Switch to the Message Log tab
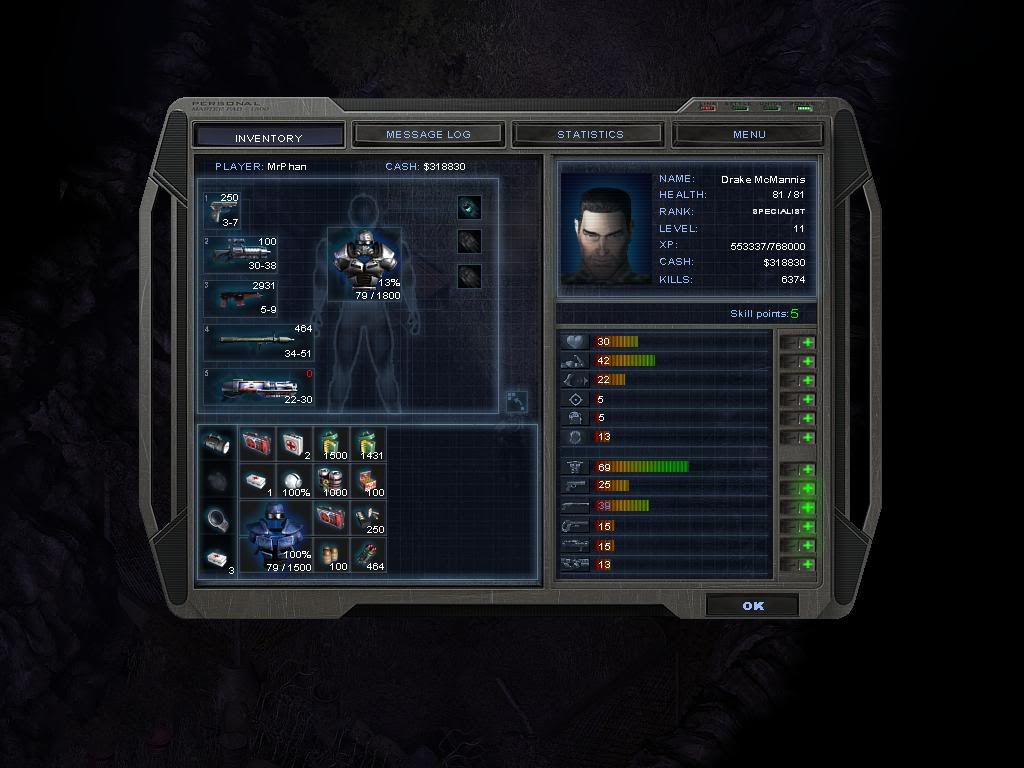The height and width of the screenshot is (768, 1024). [x=428, y=134]
